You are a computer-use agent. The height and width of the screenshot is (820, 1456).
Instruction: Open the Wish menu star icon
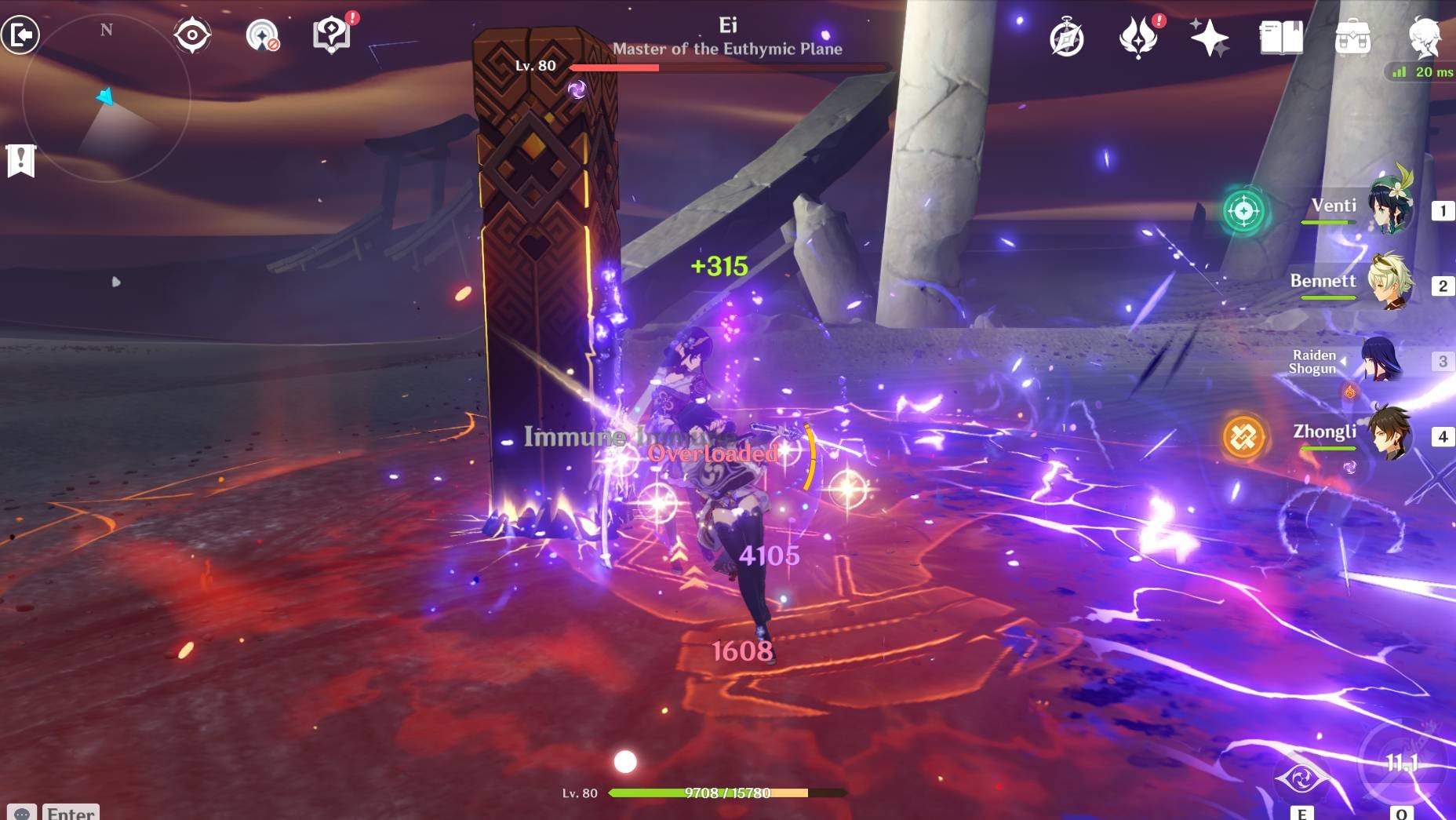[1209, 37]
